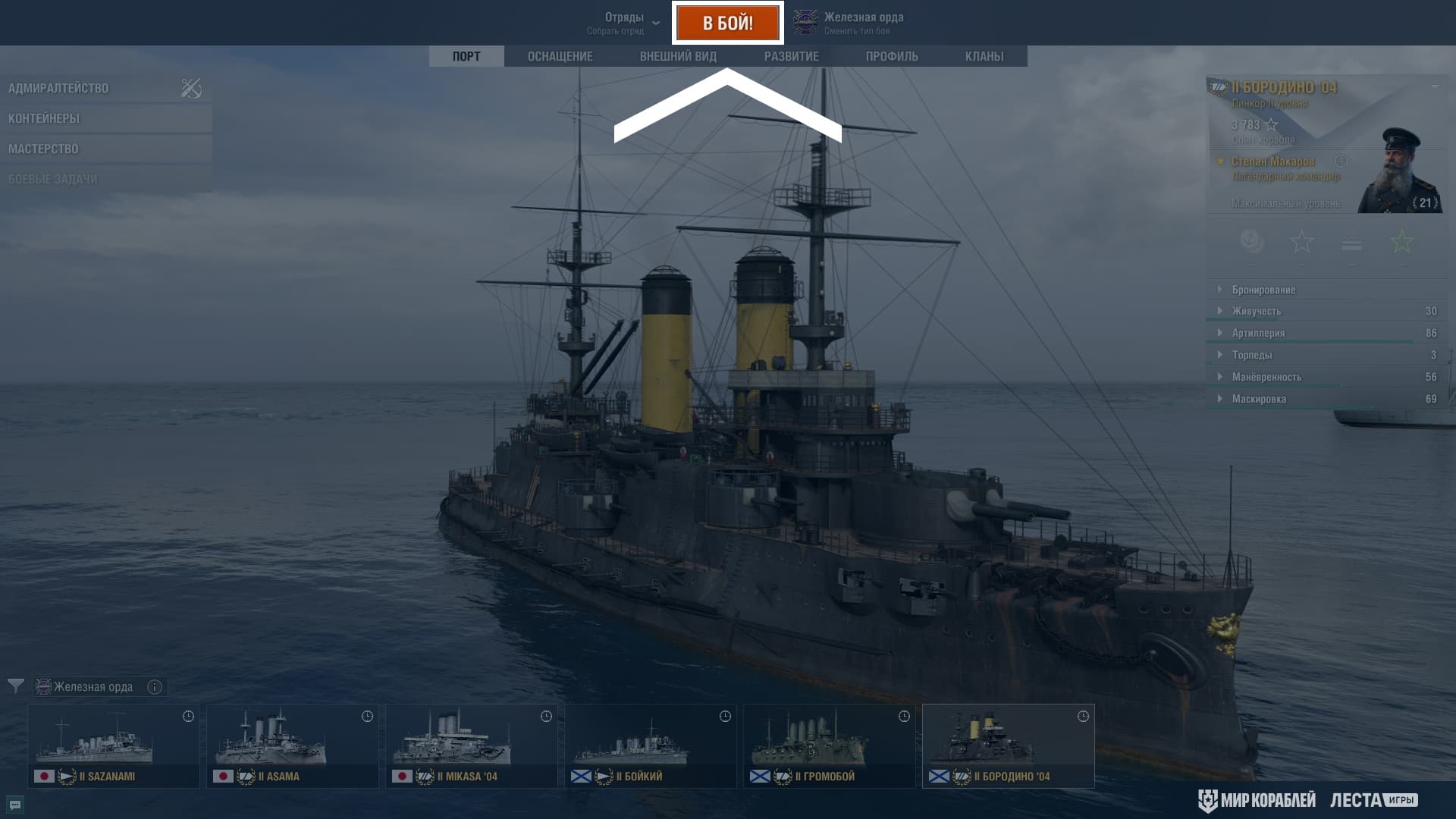The image size is (1456, 819).
Task: Open the ship carousel filter funnel
Action: tap(15, 686)
